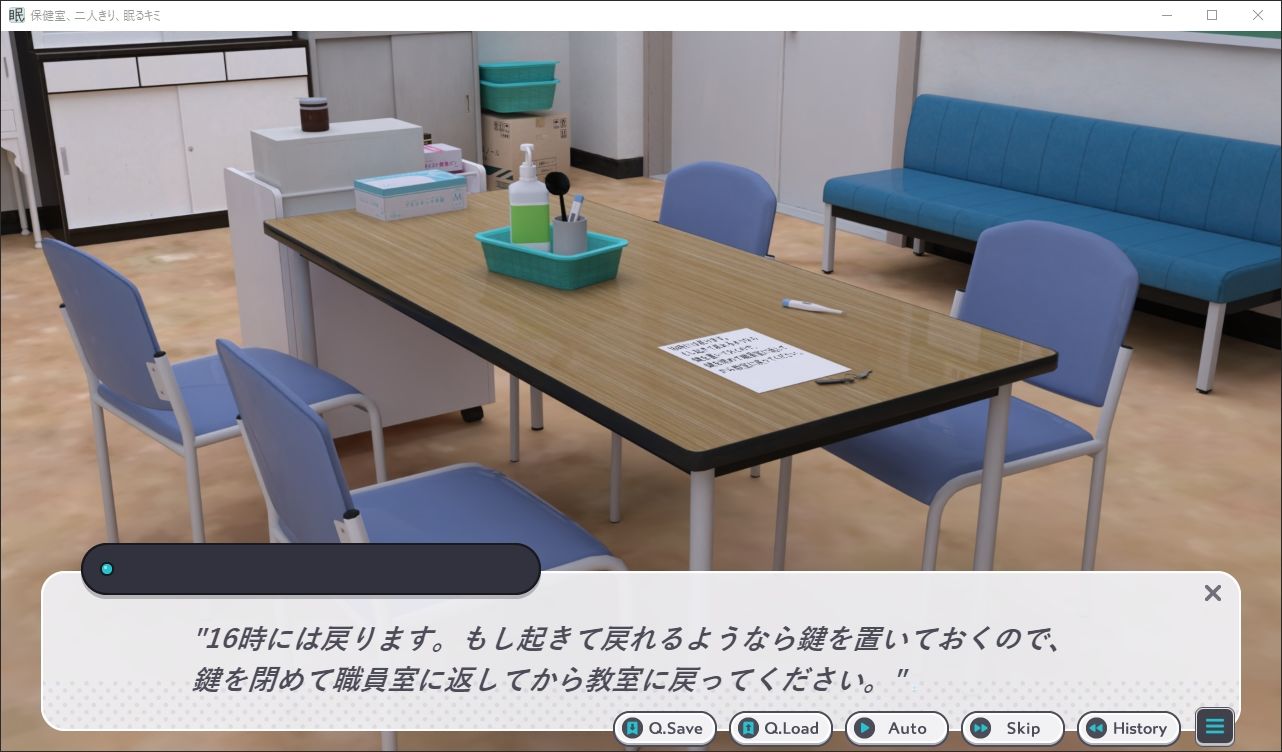The height and width of the screenshot is (752, 1282).
Task: Click the rewind icon on History
Action: click(1096, 728)
